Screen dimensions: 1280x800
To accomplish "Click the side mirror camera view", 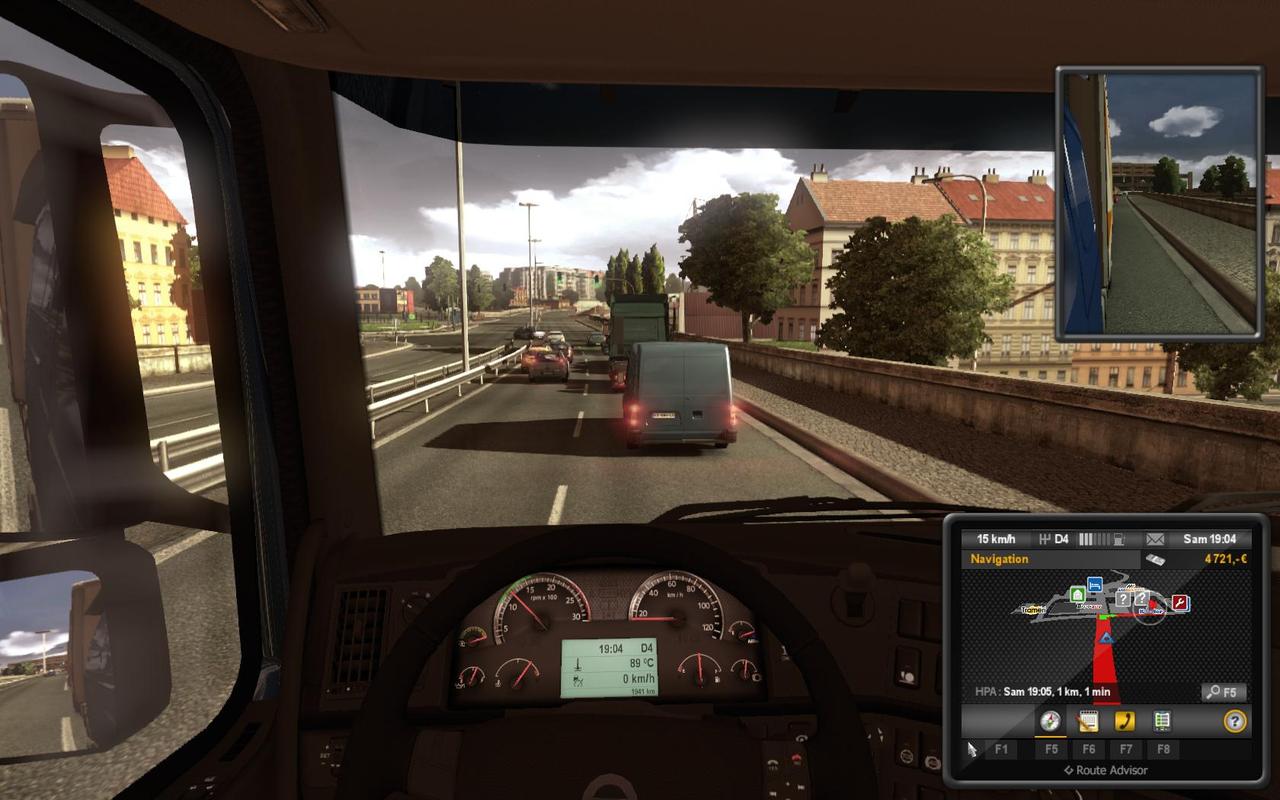I will click(1159, 204).
